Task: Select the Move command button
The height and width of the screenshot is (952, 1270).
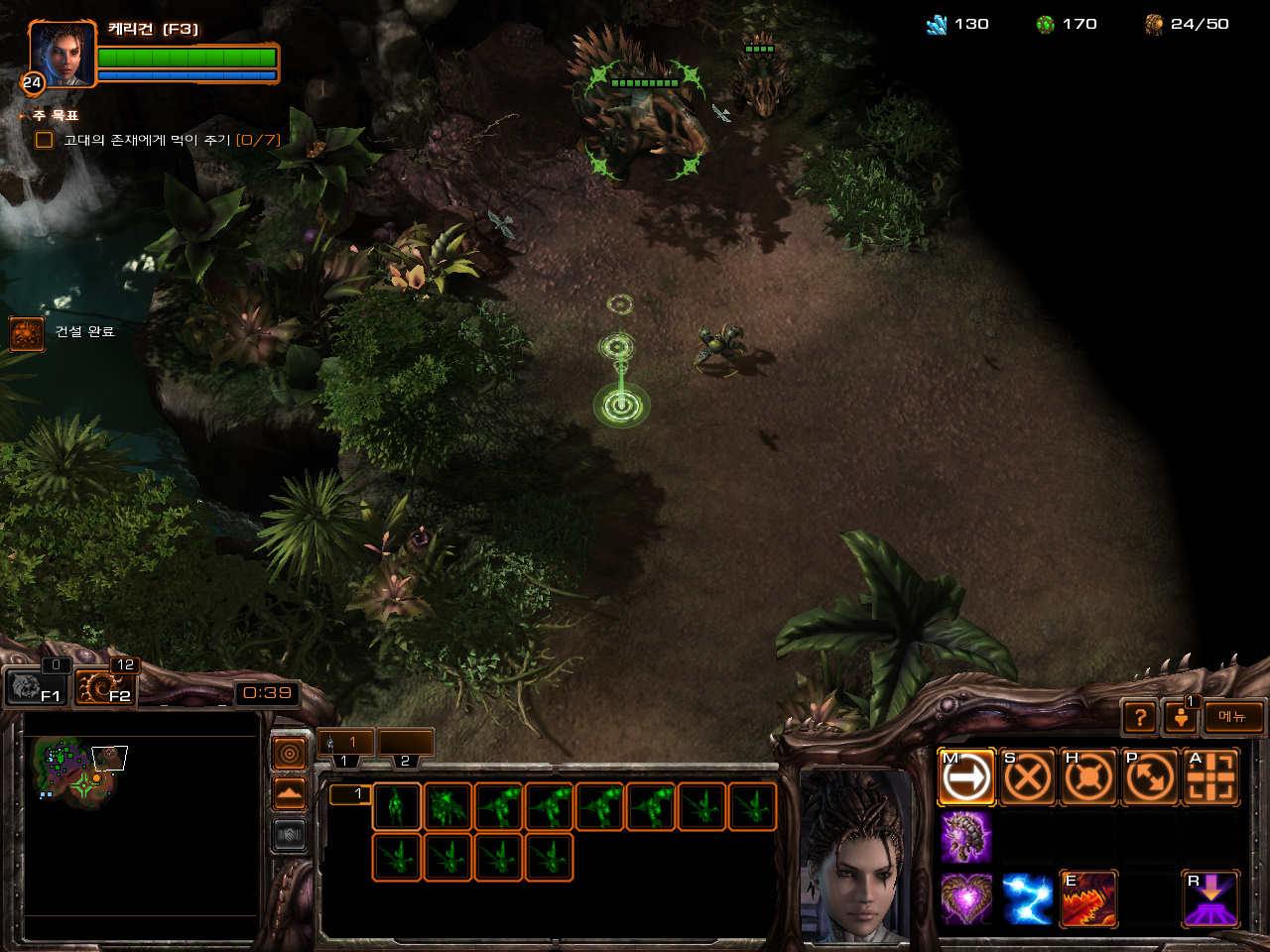Action: [965, 777]
